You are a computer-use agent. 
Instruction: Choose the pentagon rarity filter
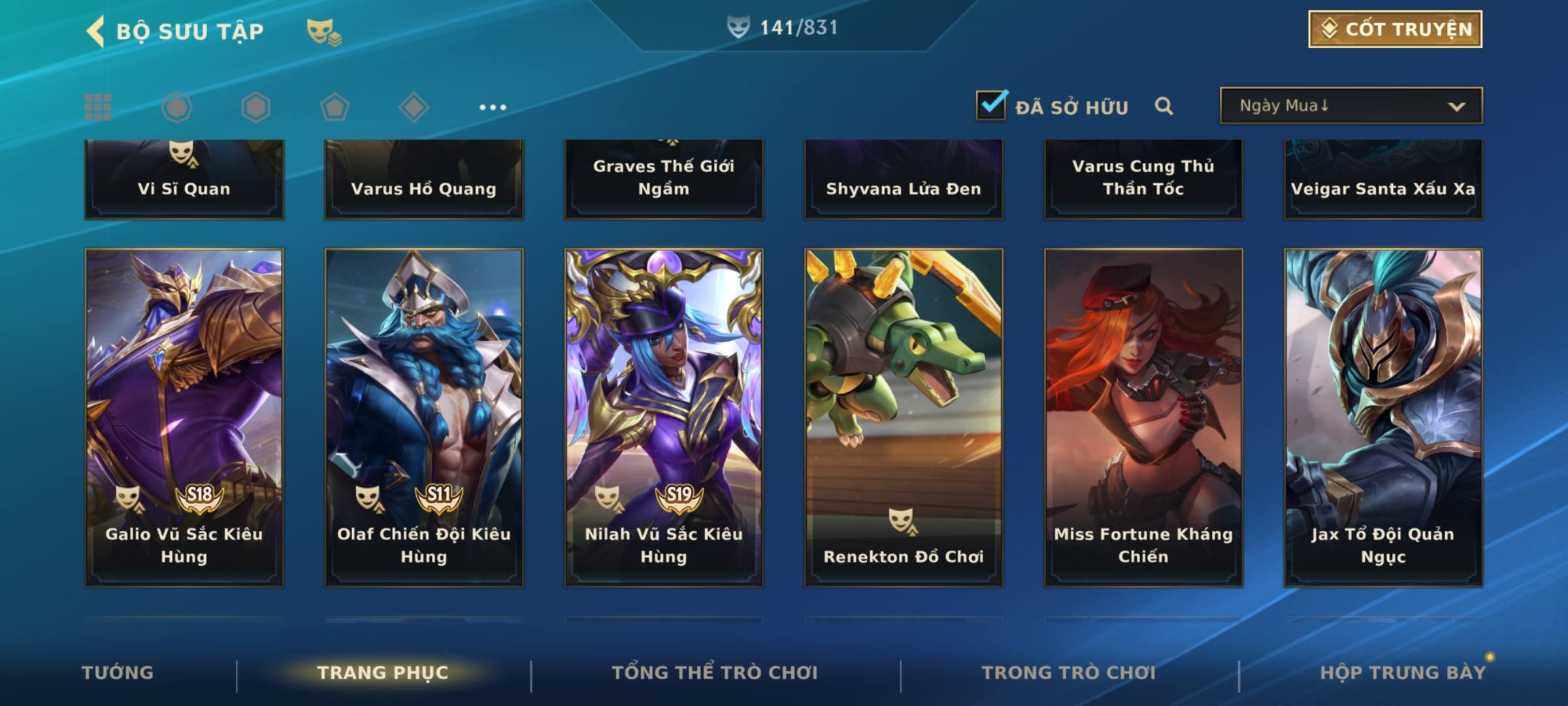[x=335, y=107]
